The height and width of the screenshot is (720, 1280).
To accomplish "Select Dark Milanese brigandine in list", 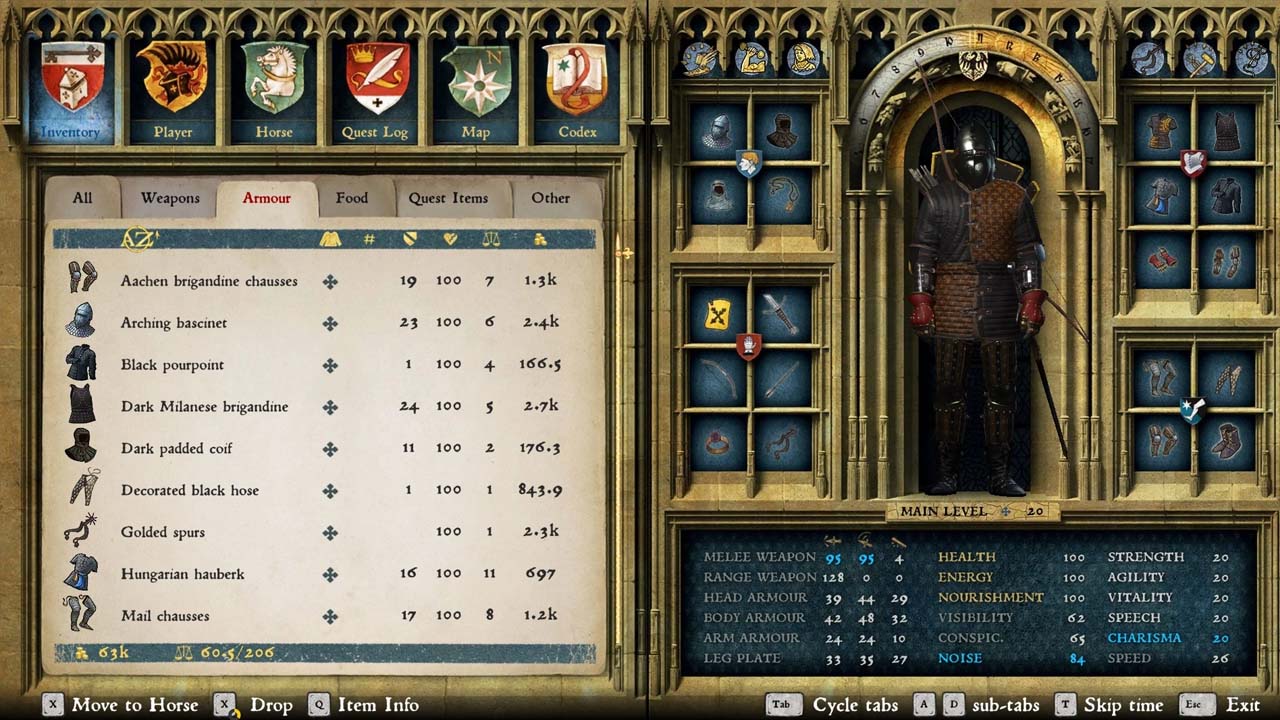I will [204, 407].
